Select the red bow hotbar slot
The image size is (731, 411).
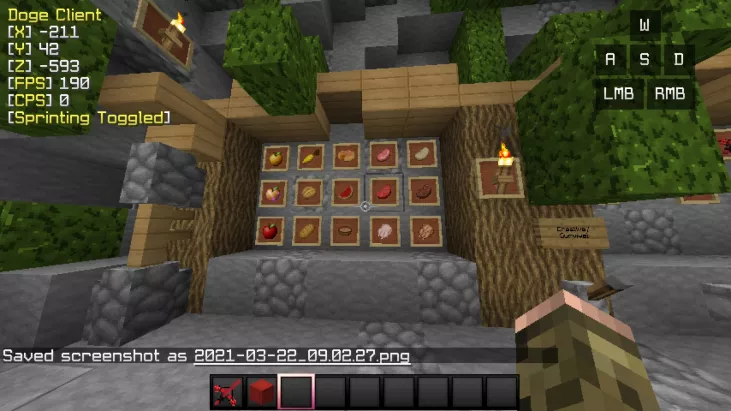point(227,392)
